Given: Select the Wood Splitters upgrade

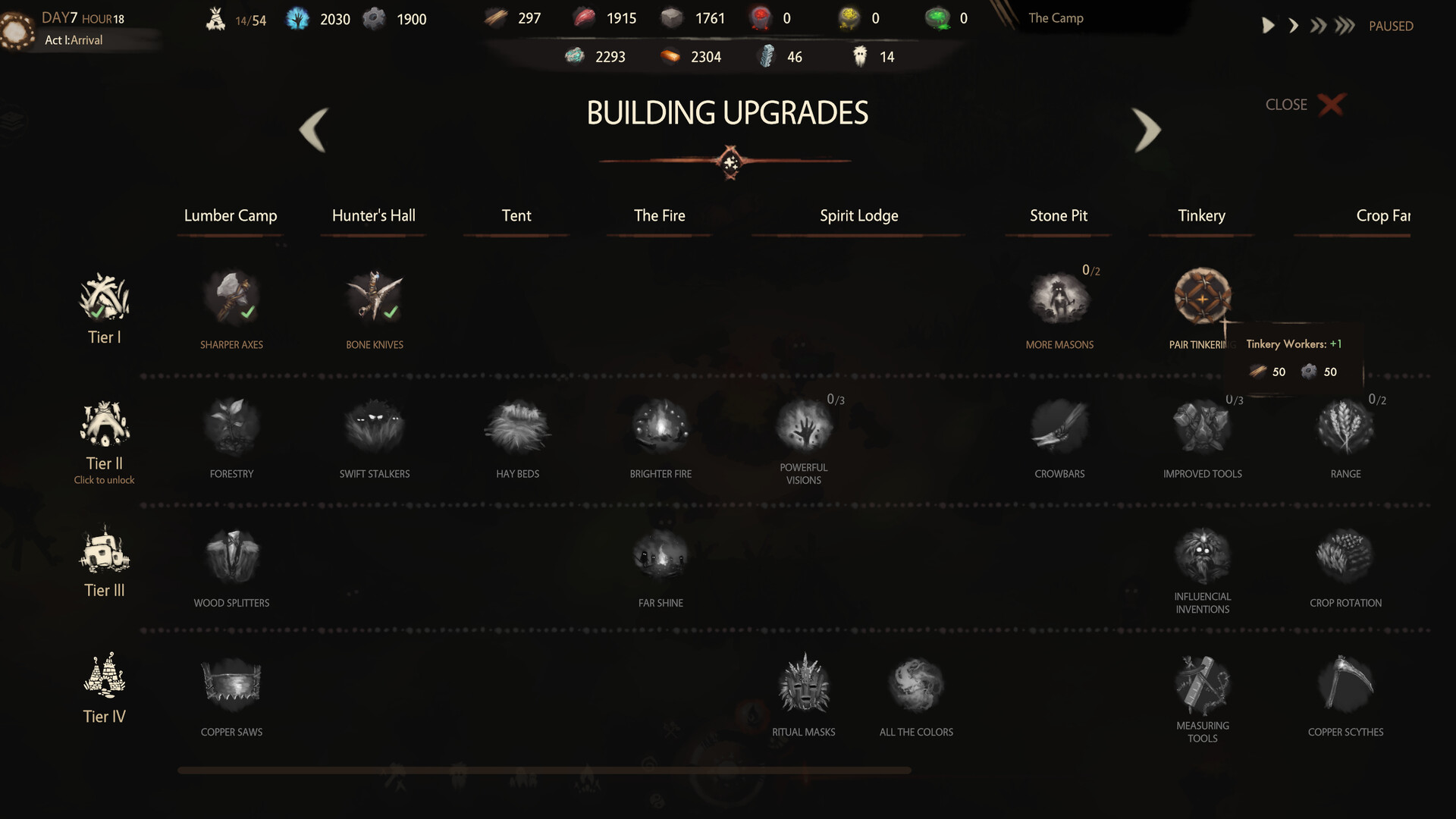Looking at the screenshot, I should (x=231, y=556).
